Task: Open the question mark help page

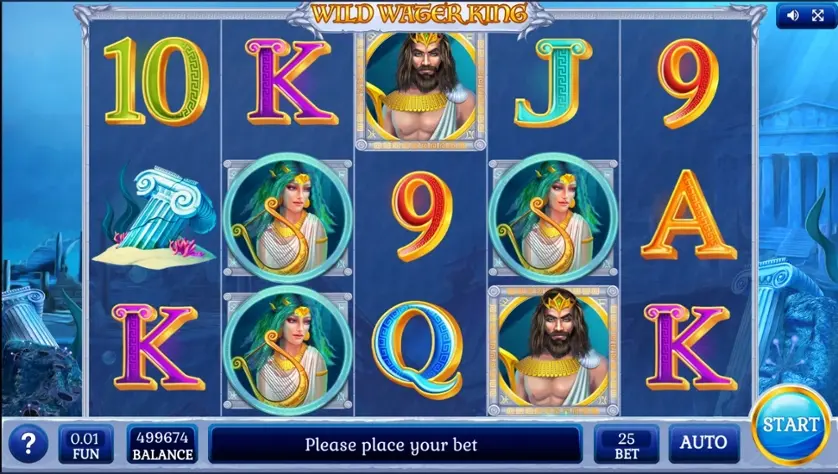Action: coord(28,444)
